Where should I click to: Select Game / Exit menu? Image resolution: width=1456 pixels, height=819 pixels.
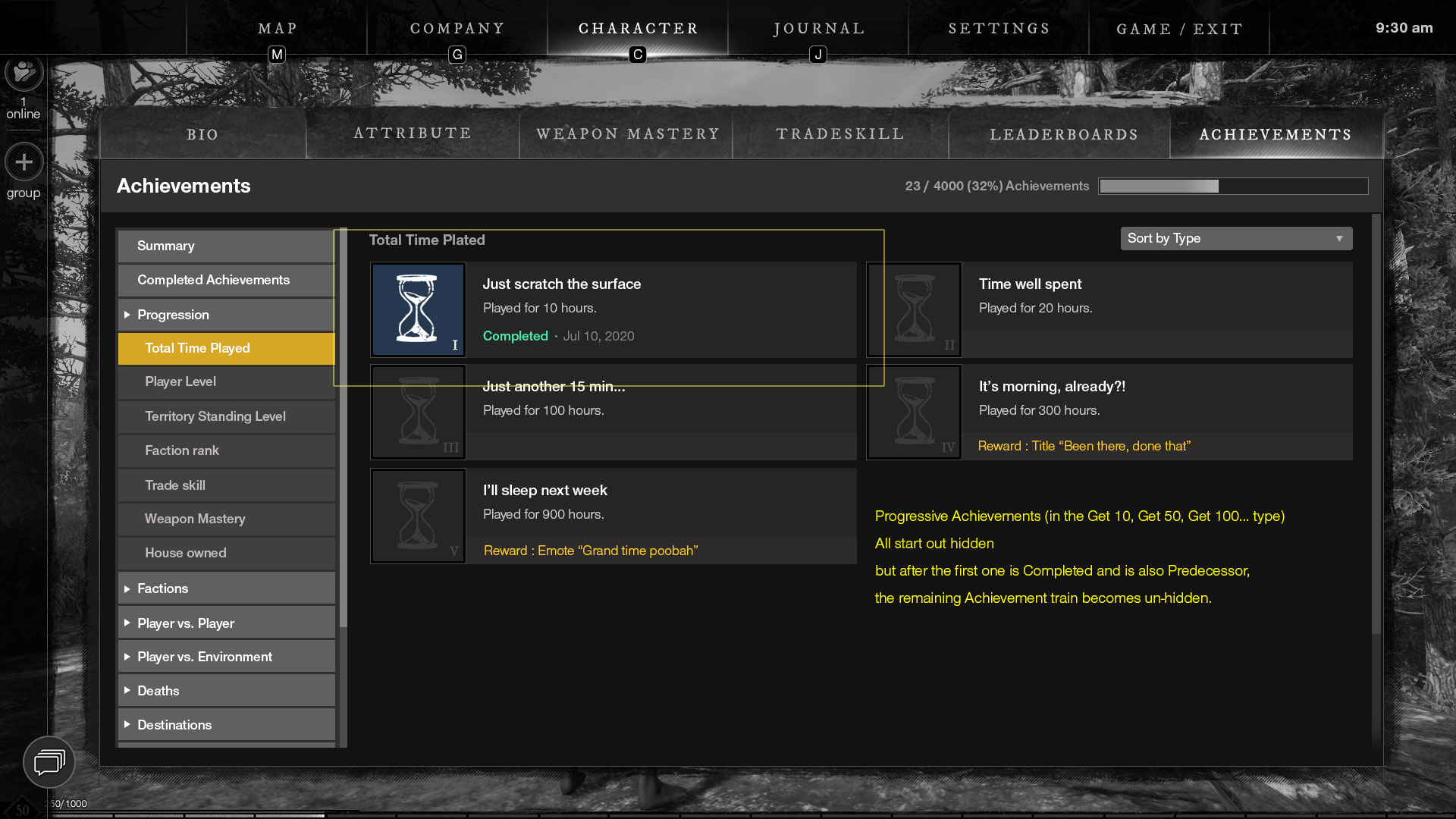point(1179,29)
